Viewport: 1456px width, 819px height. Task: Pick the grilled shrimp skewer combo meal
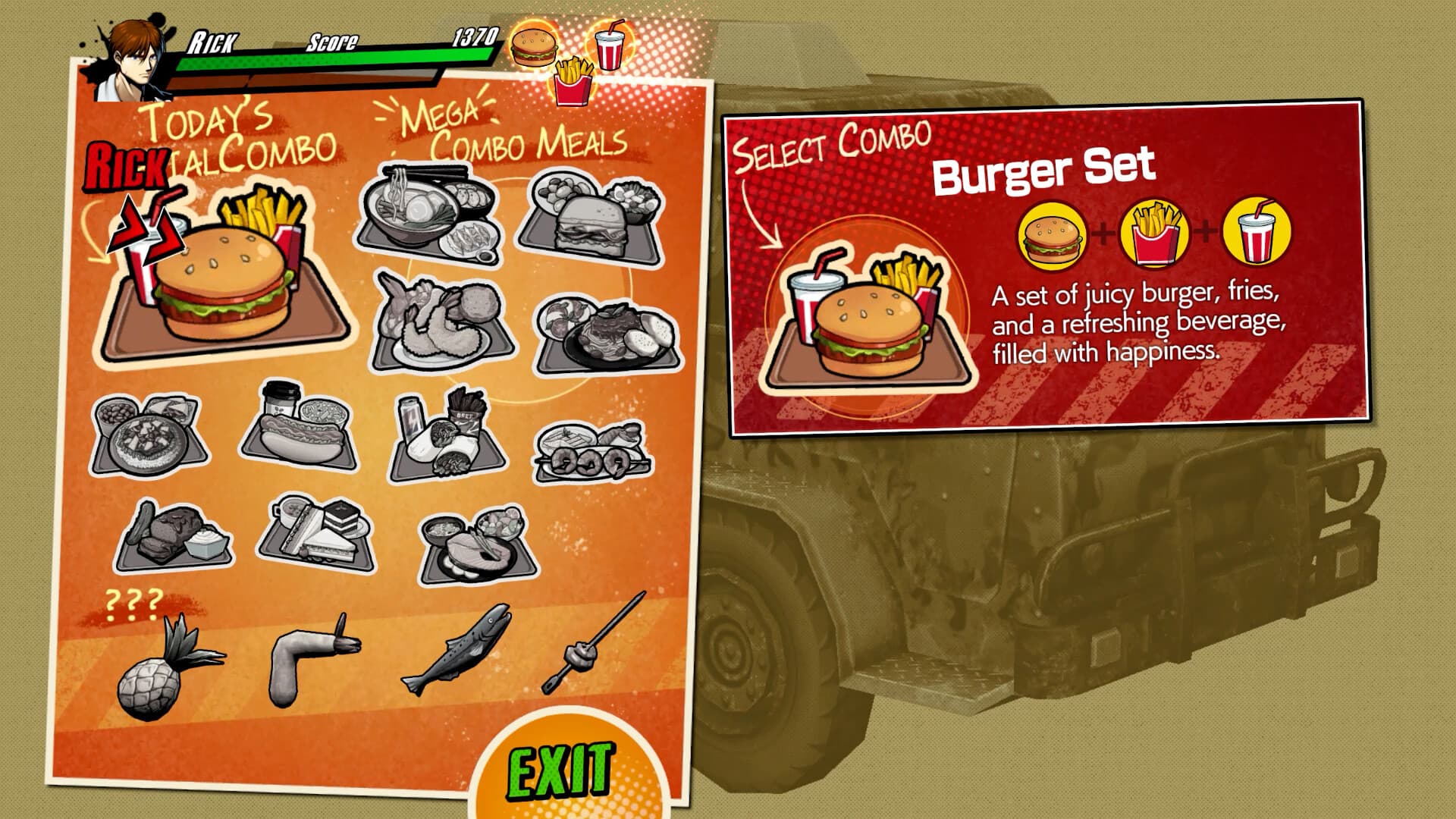[588, 451]
